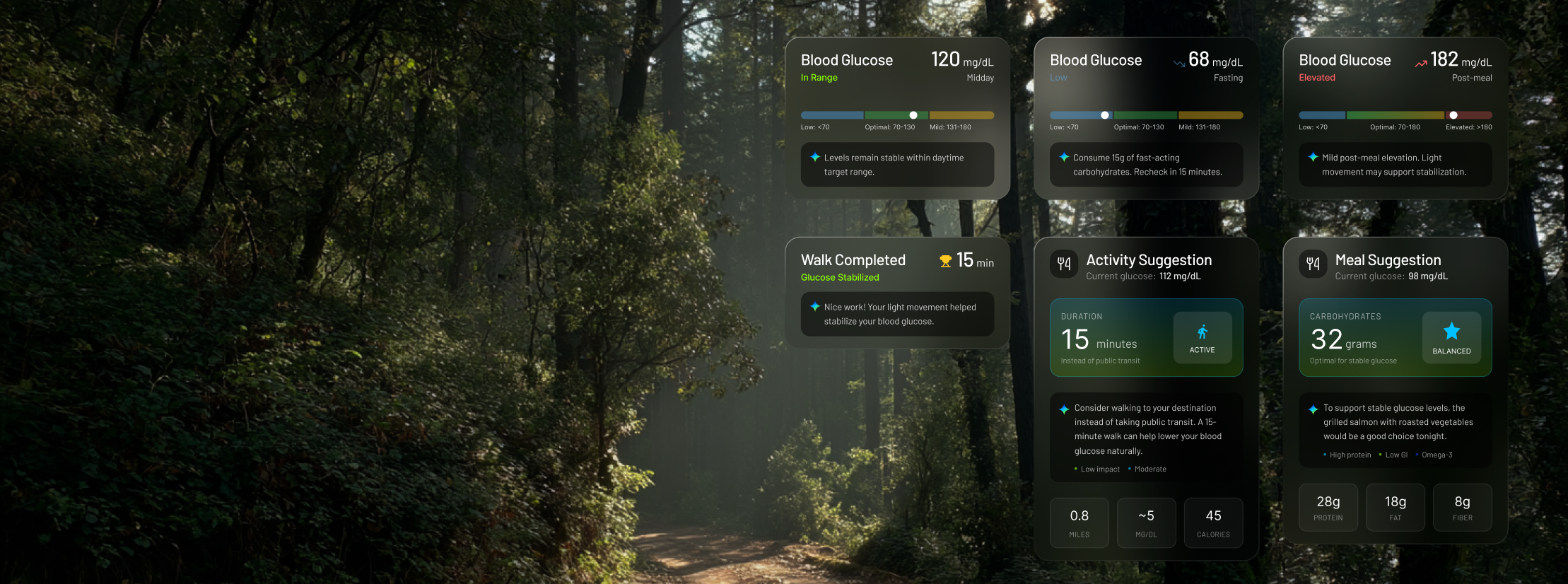Select the Active walking tile
Viewport: 1568px width, 584px height.
click(1202, 338)
